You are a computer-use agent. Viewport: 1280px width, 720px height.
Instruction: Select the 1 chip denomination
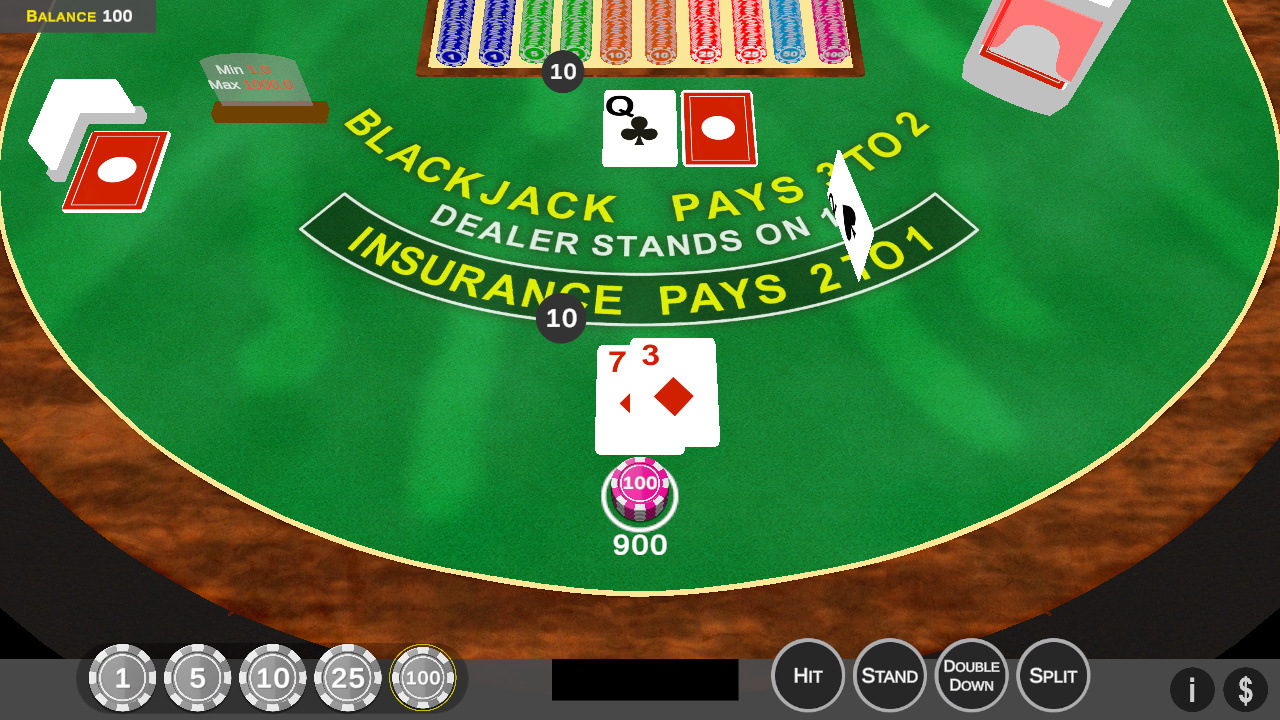(x=123, y=677)
